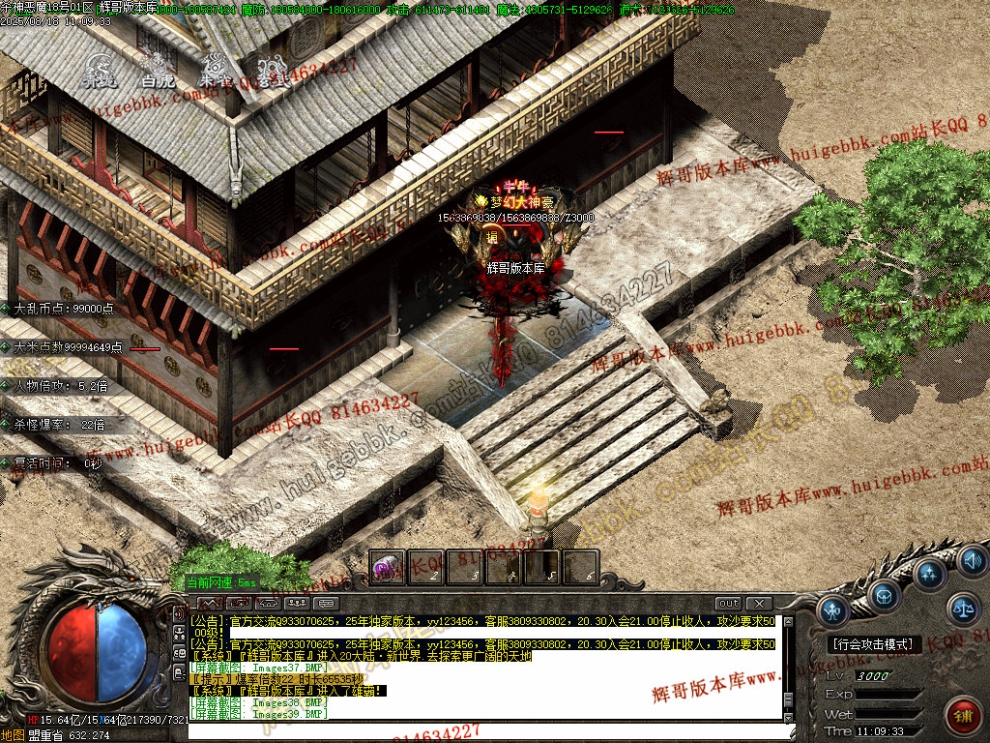Open the skills sparkle icon
This screenshot has width=990, height=743.
pyautogui.click(x=931, y=574)
